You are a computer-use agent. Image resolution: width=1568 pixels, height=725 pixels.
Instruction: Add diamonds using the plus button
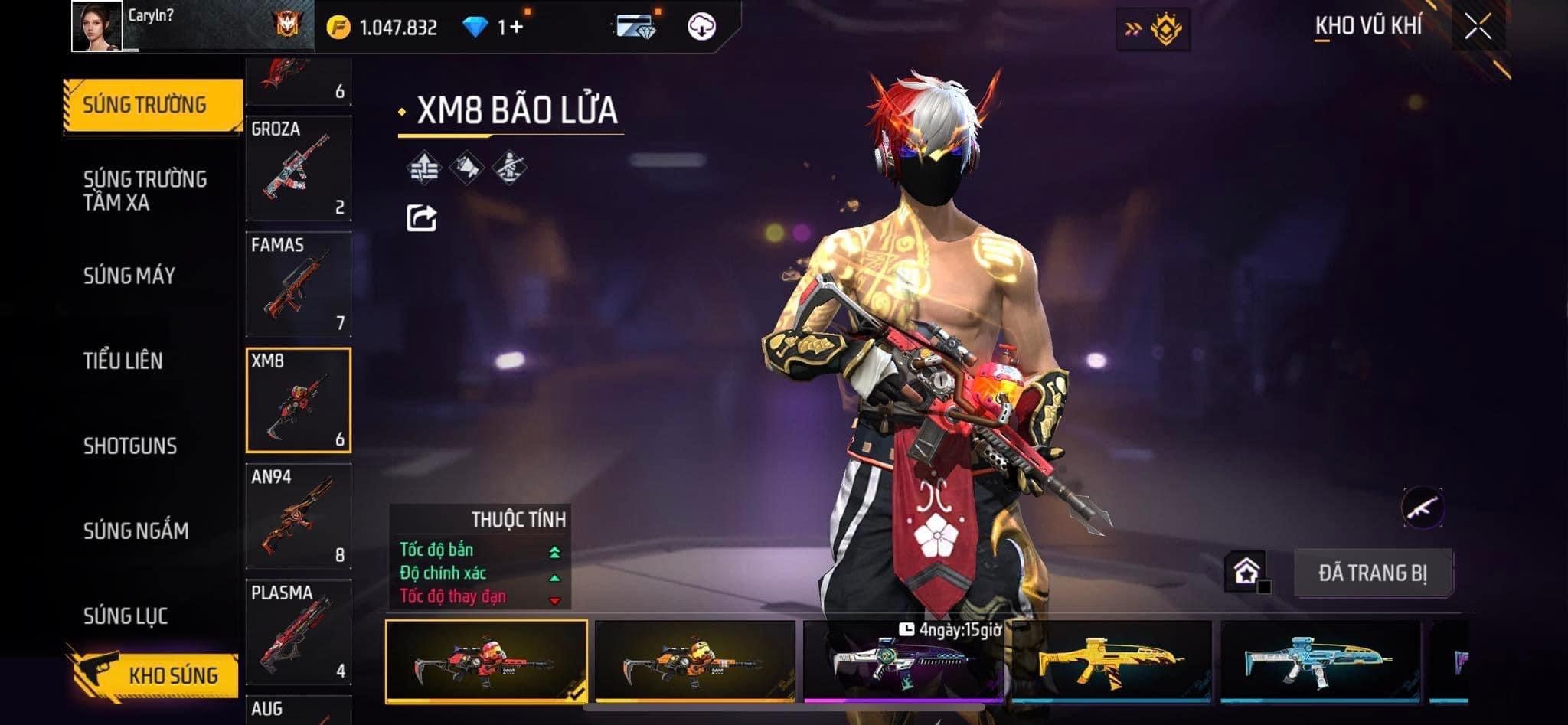tap(517, 28)
